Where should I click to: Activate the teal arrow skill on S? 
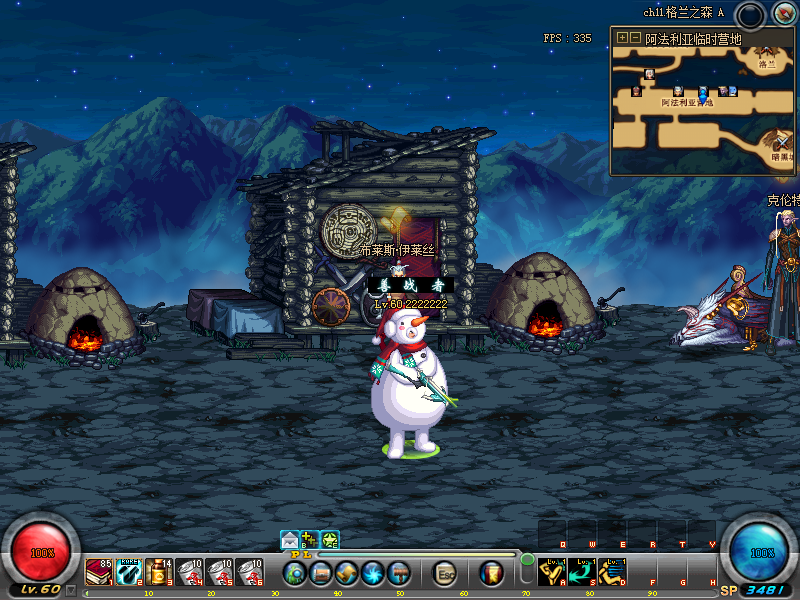coord(583,572)
